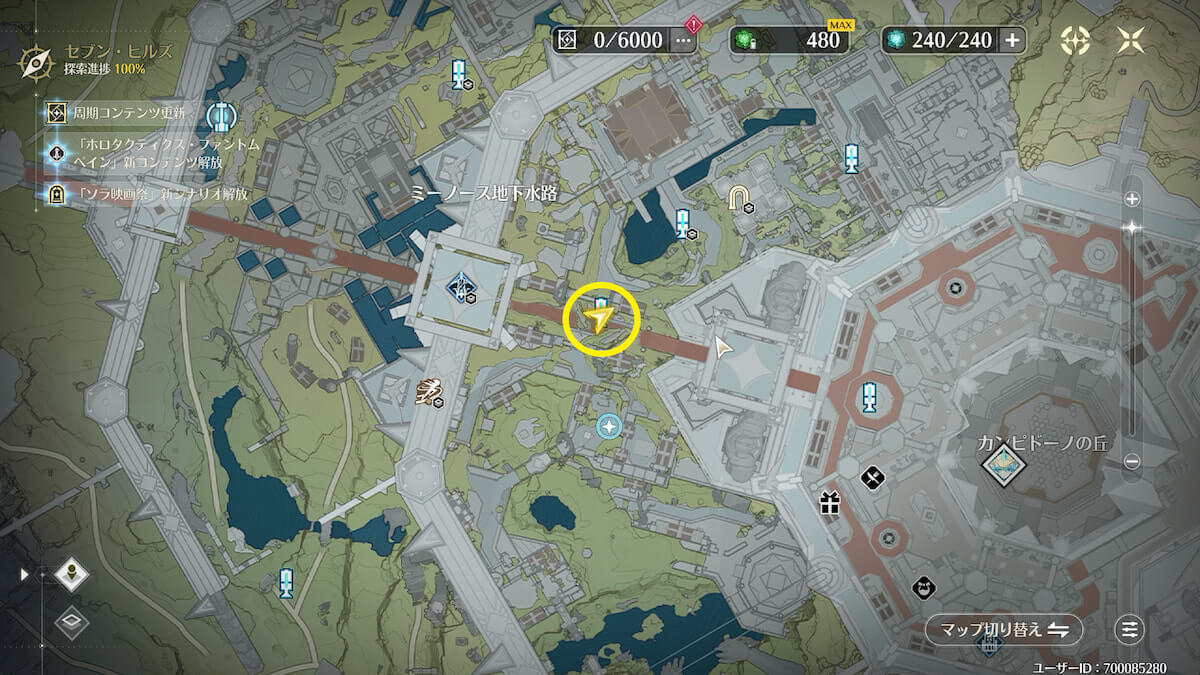Image resolution: width=1200 pixels, height=675 pixels.
Task: Open the map filter list icon
Action: click(1130, 630)
